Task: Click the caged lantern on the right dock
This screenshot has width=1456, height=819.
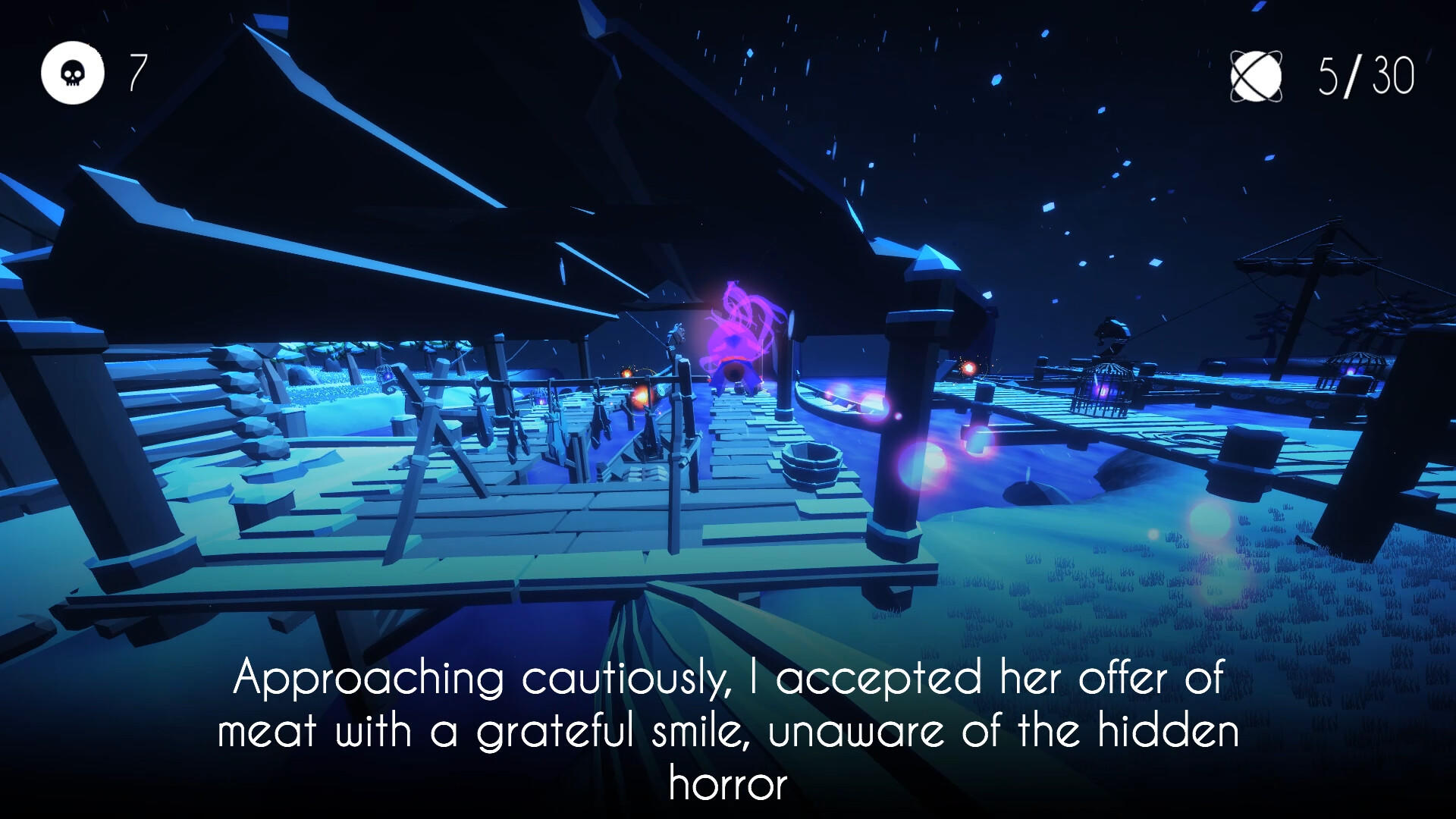Action: coord(1102,391)
